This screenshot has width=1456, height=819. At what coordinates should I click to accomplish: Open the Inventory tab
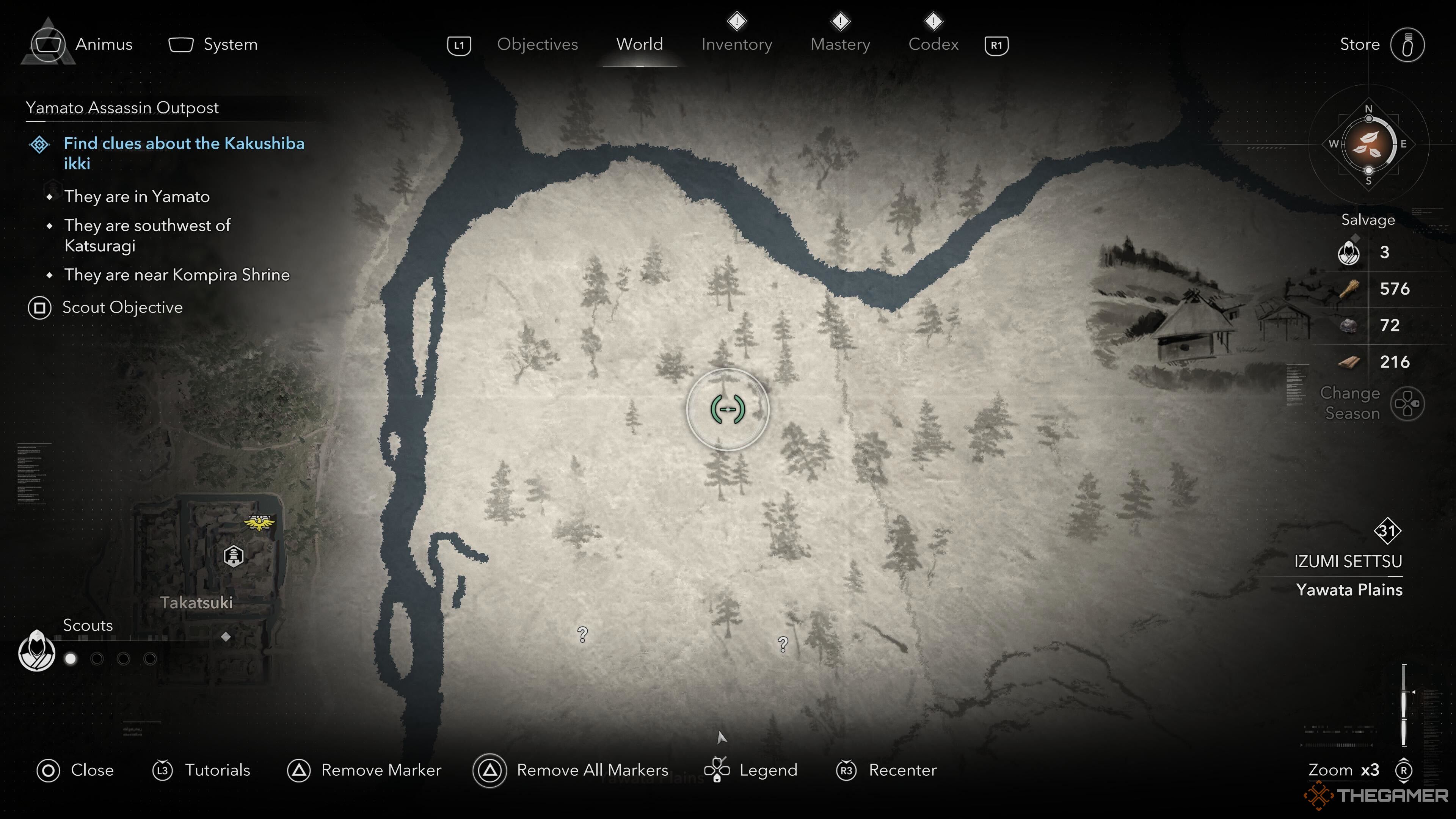736,44
